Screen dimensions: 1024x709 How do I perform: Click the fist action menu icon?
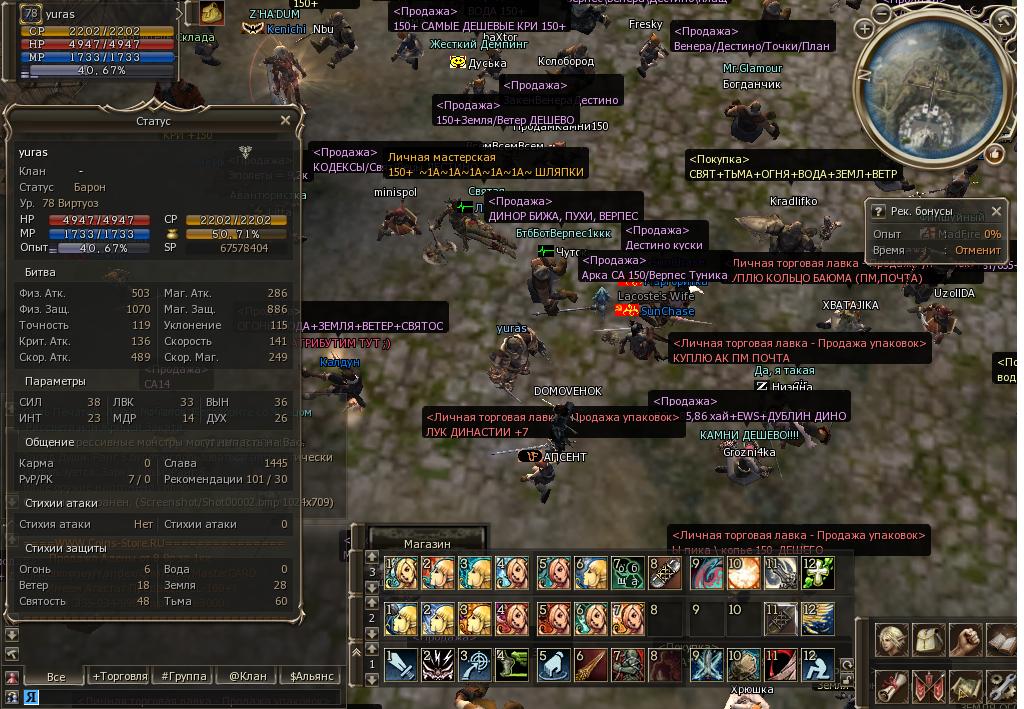(966, 640)
